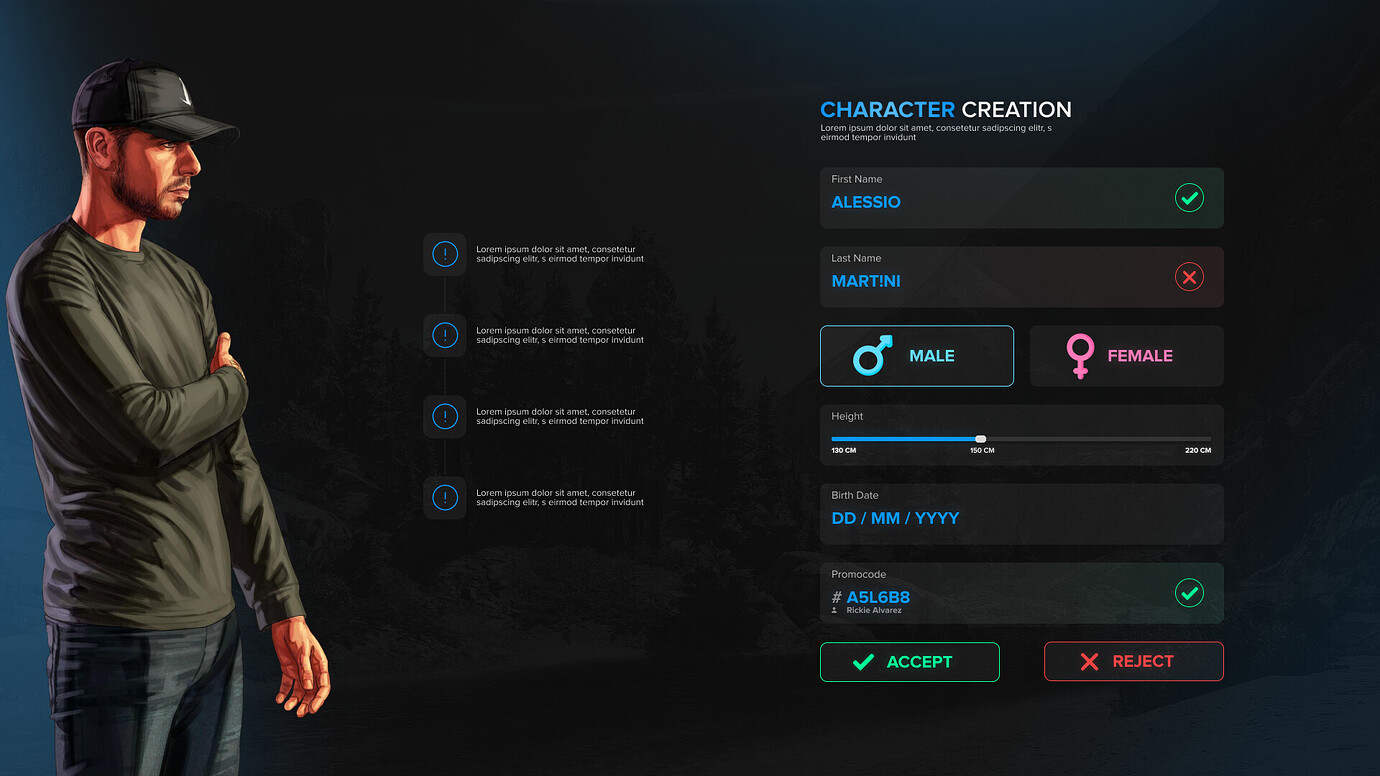1380x776 pixels.
Task: Open the Height adjustment panel
Action: pyautogui.click(x=1021, y=434)
